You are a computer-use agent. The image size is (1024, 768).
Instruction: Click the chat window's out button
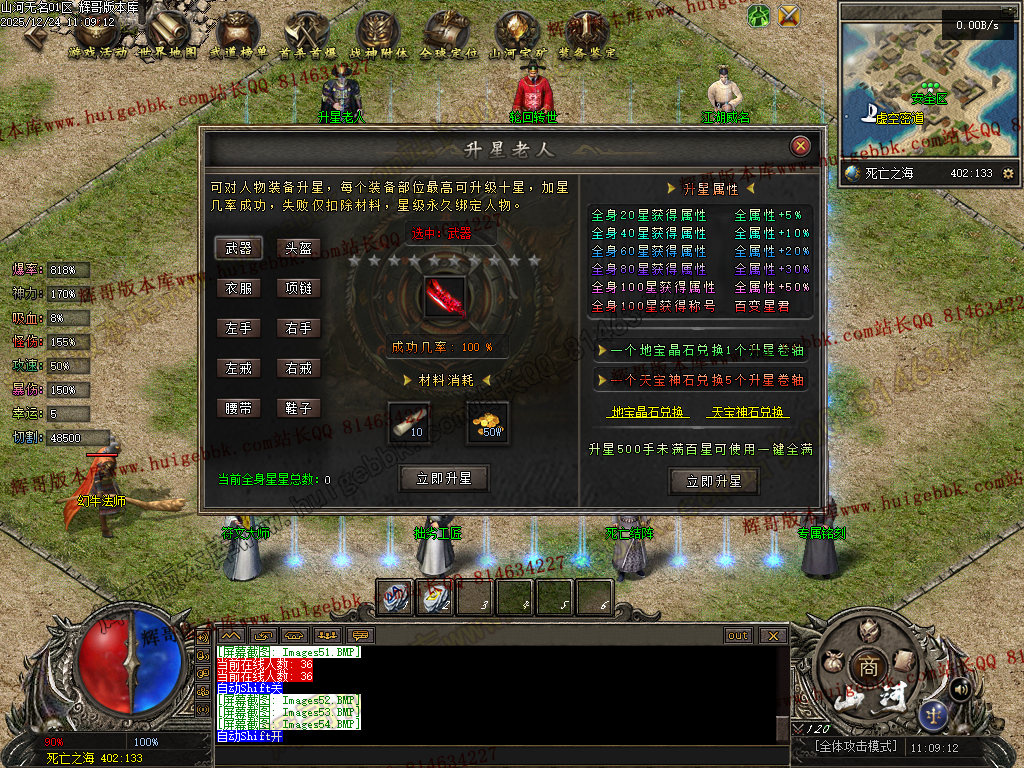coord(738,635)
